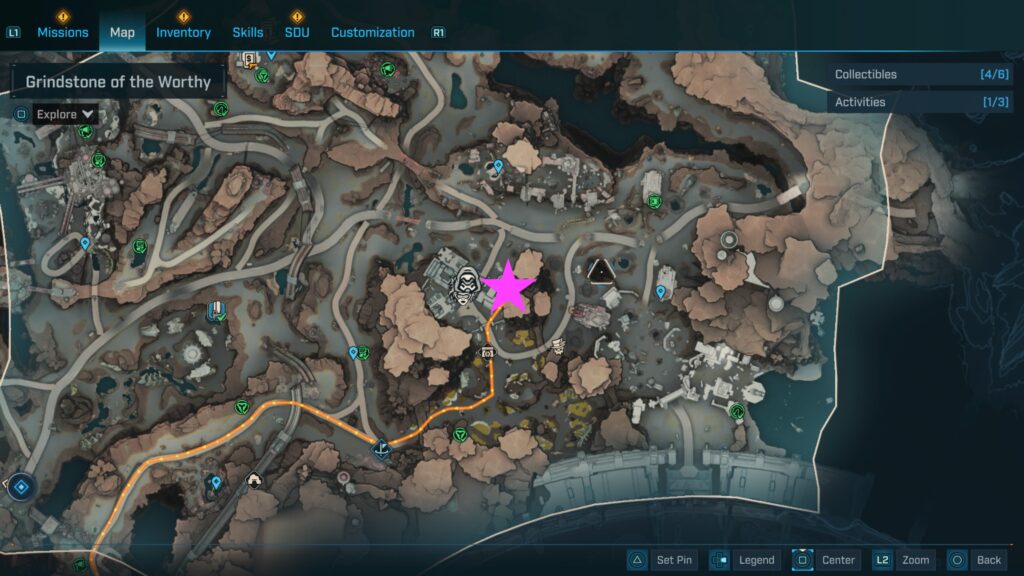Open the SDU tab
The image size is (1024, 576).
[x=296, y=32]
